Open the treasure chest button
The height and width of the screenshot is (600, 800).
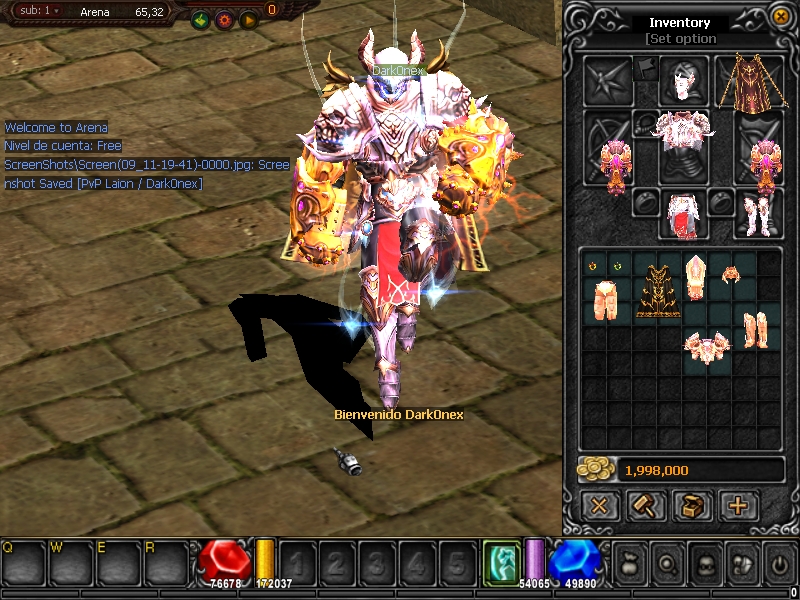[691, 505]
